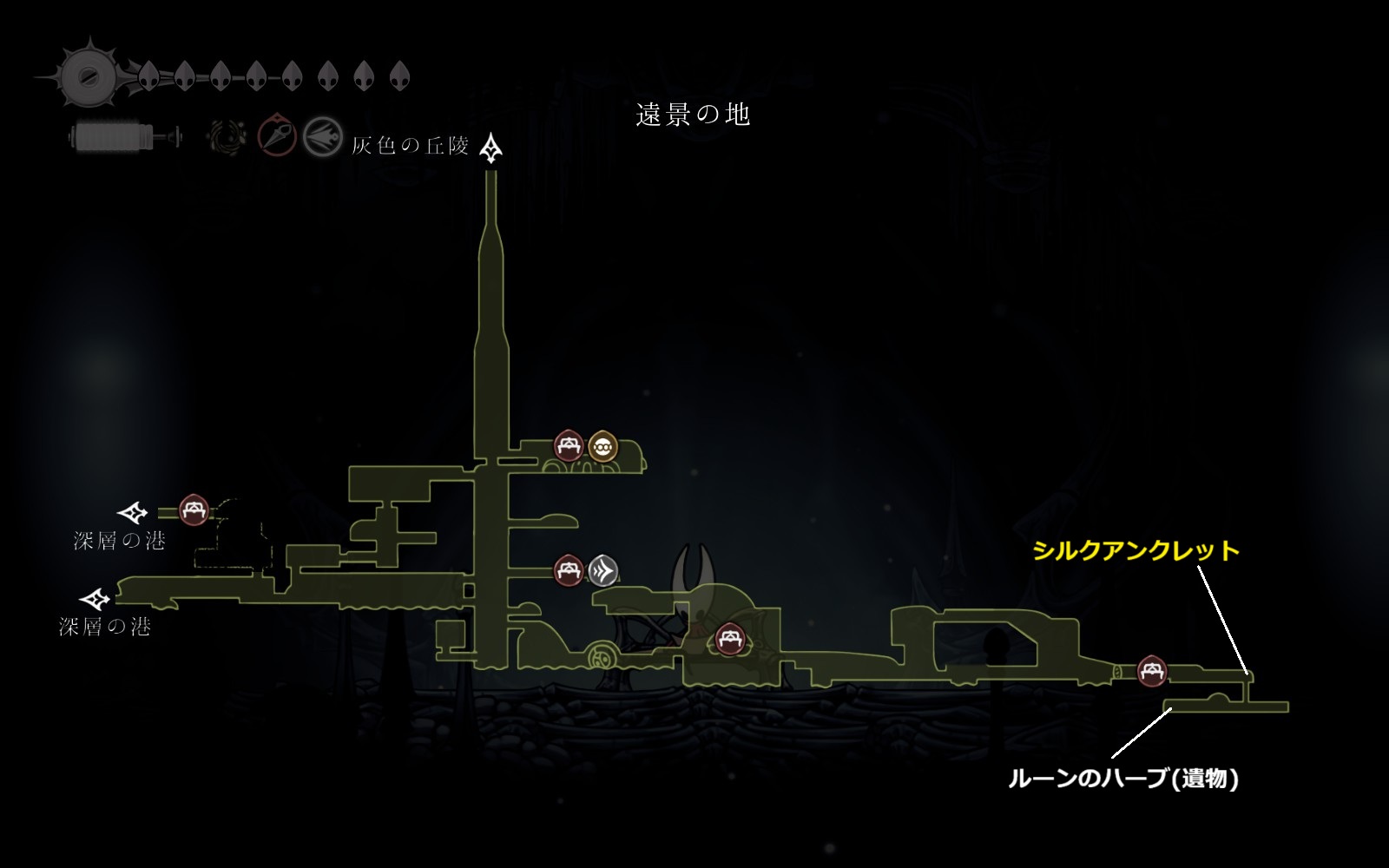This screenshot has height=868, width=1389.
Task: Click the silk spool gauge
Action: click(x=113, y=137)
